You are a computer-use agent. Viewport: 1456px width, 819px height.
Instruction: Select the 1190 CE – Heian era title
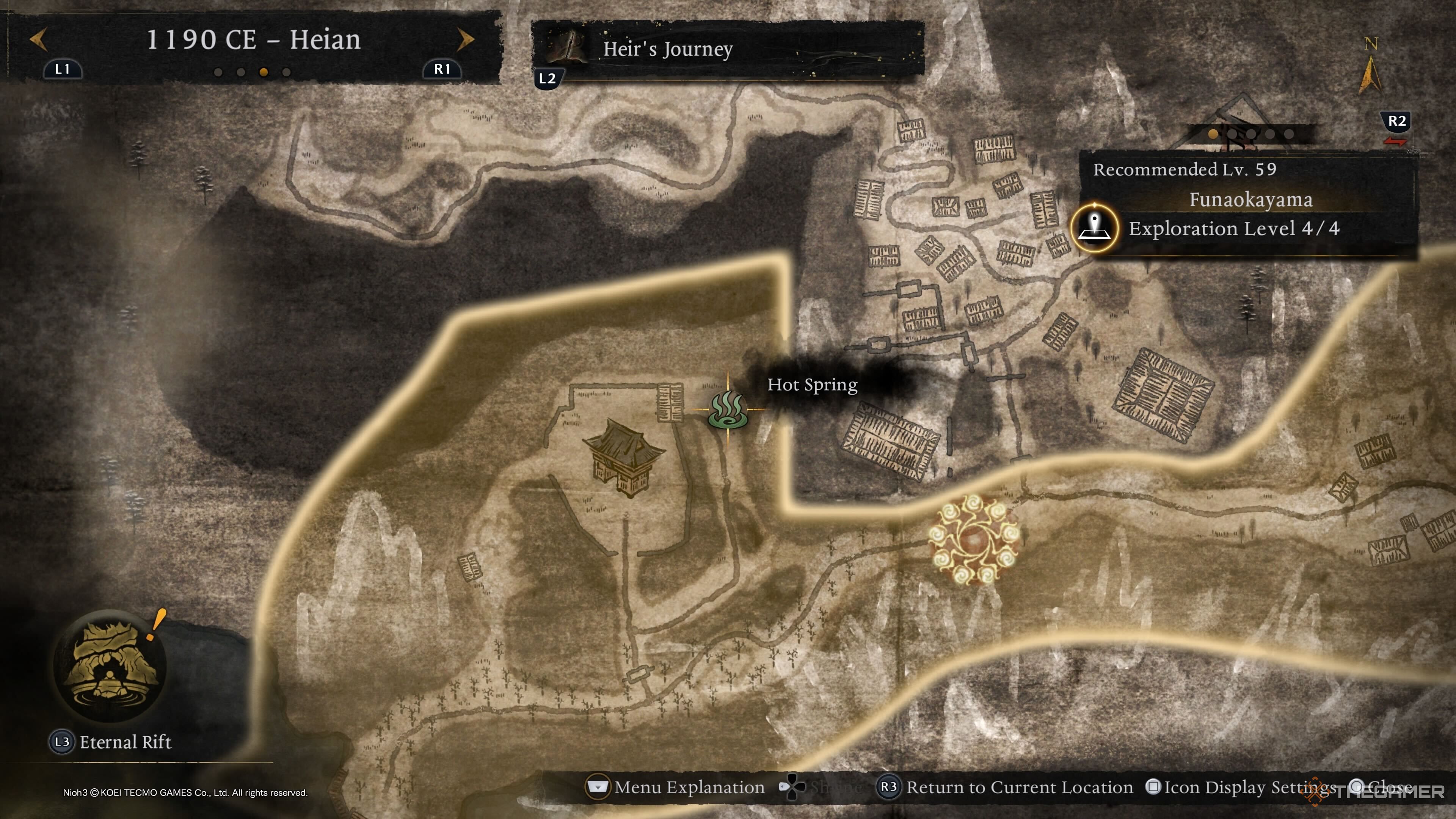click(x=253, y=39)
